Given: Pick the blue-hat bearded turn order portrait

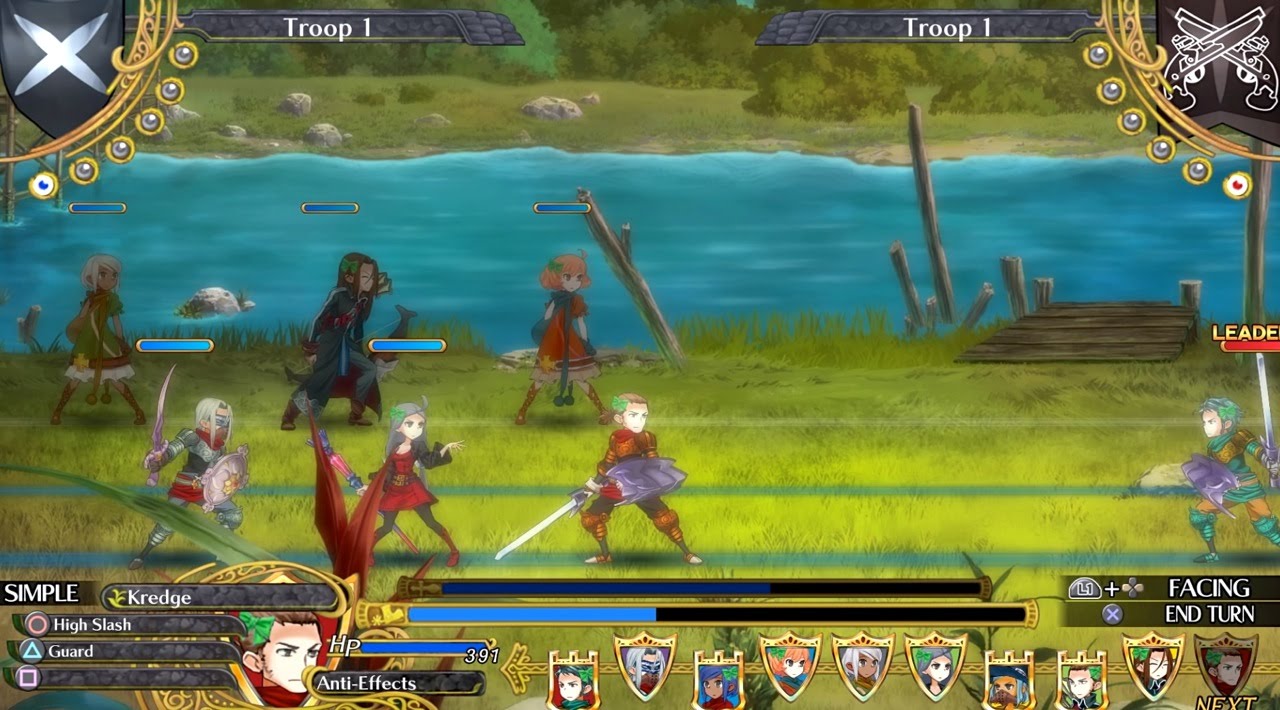Looking at the screenshot, I should [x=1008, y=682].
